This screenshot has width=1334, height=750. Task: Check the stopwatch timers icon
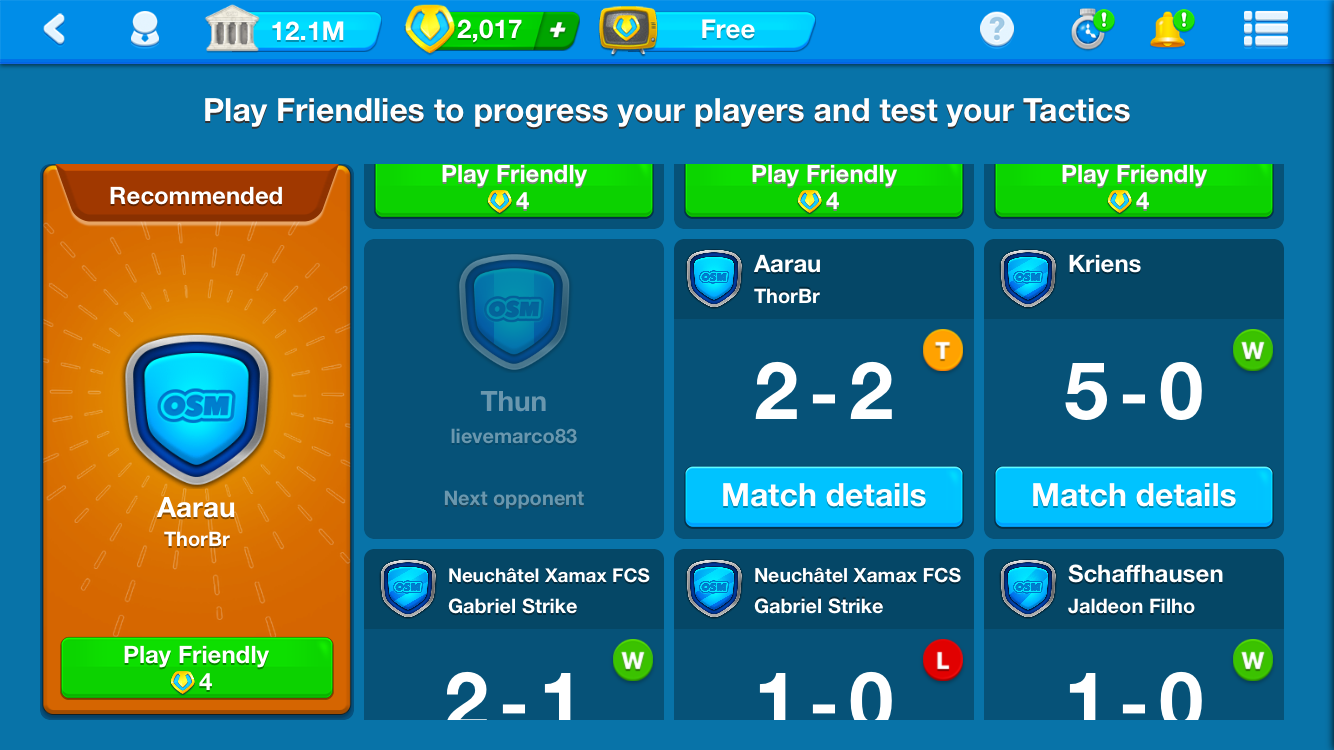tap(1089, 30)
